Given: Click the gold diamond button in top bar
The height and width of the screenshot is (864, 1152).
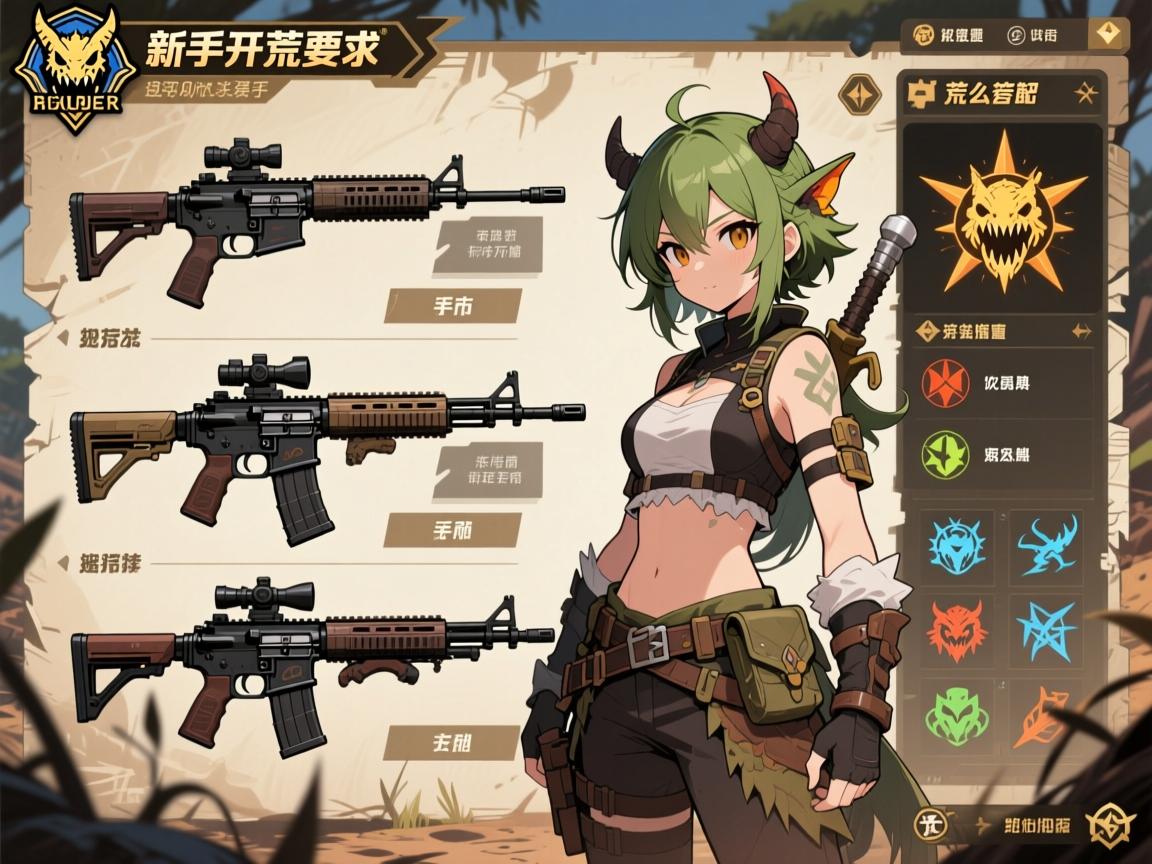Looking at the screenshot, I should [x=1106, y=35].
